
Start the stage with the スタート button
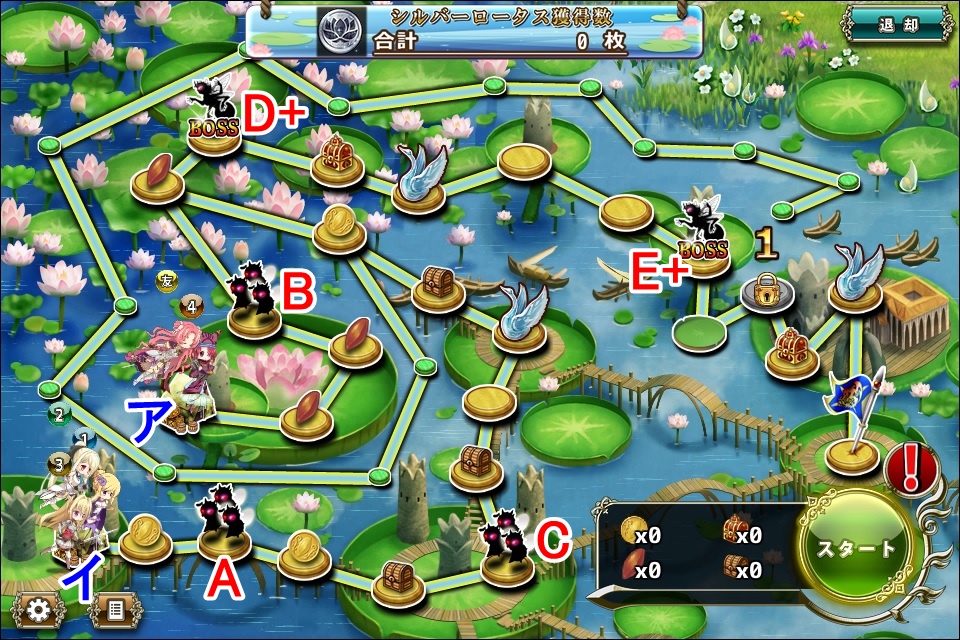point(857,548)
